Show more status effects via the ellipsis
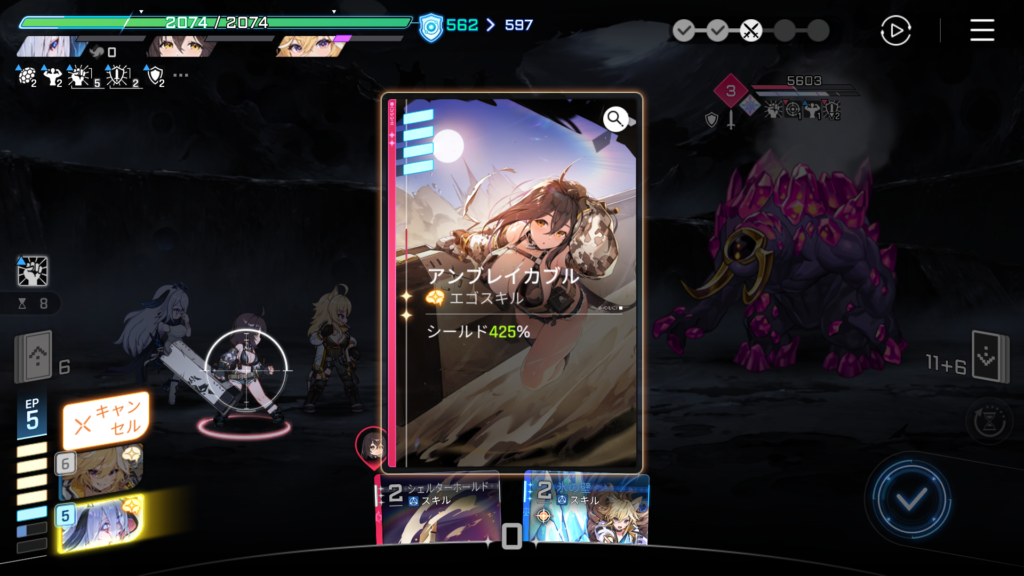The width and height of the screenshot is (1024, 576). [x=180, y=75]
